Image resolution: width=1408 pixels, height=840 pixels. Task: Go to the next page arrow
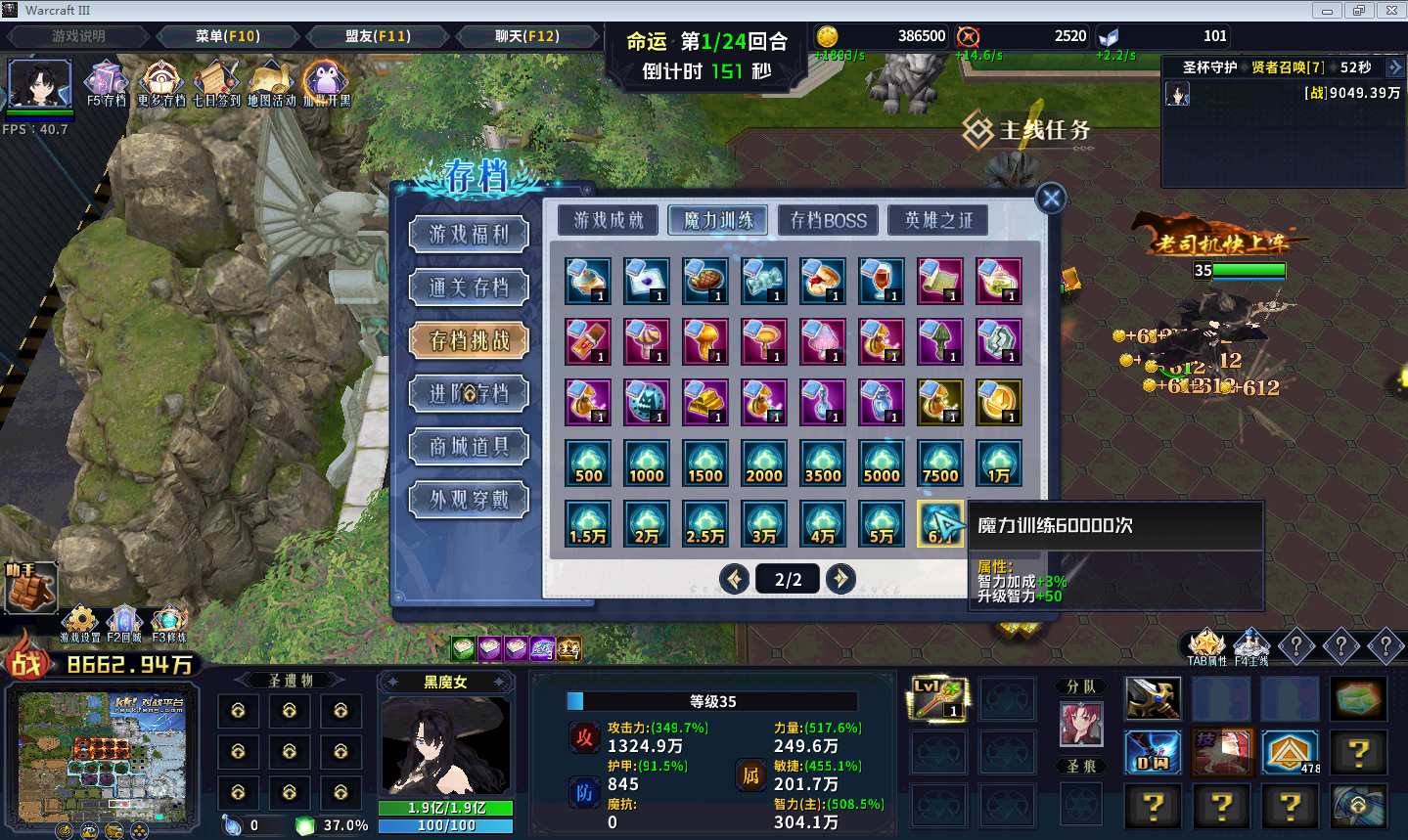(840, 579)
